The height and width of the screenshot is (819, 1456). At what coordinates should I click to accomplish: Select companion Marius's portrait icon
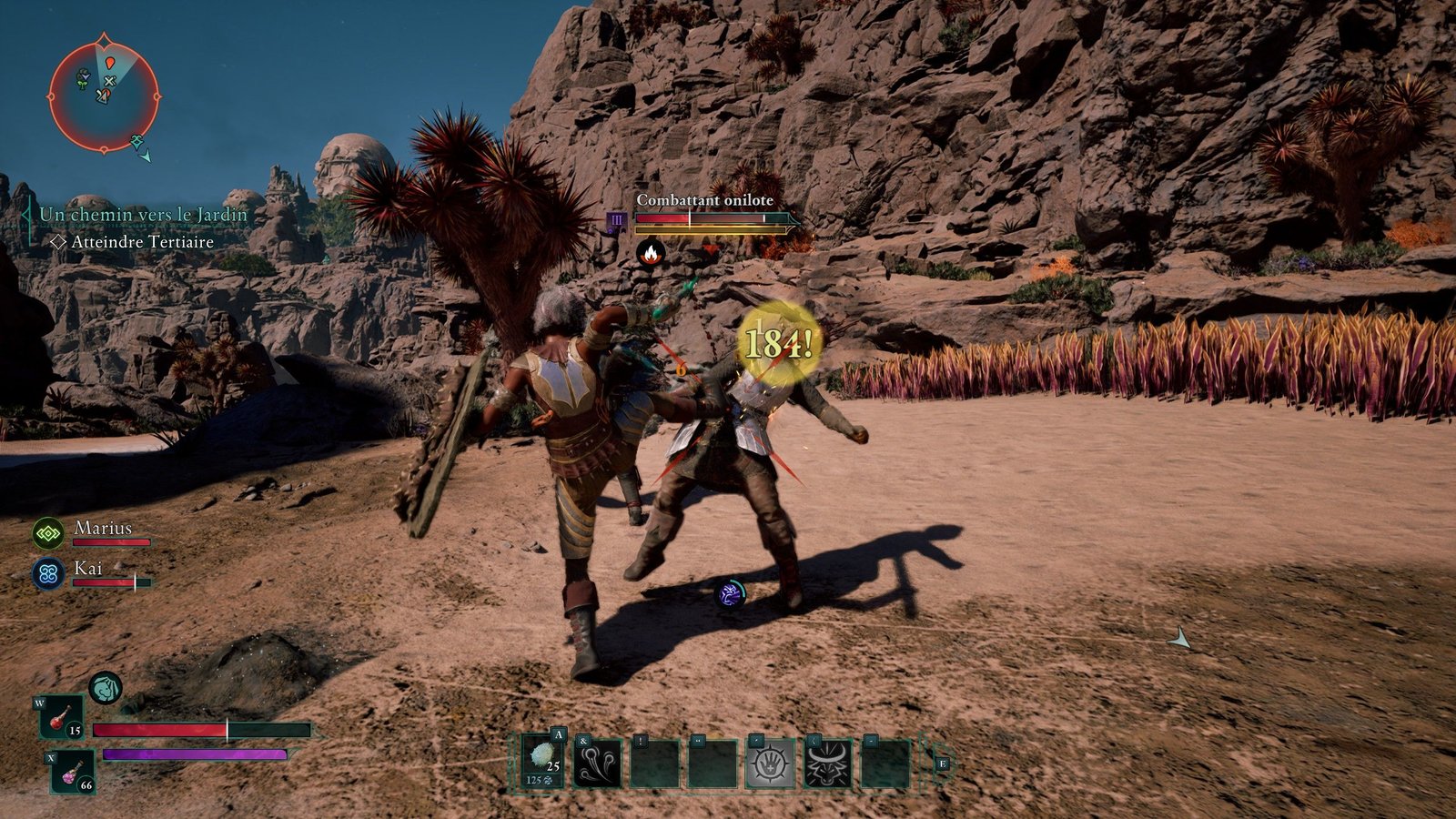point(47,533)
